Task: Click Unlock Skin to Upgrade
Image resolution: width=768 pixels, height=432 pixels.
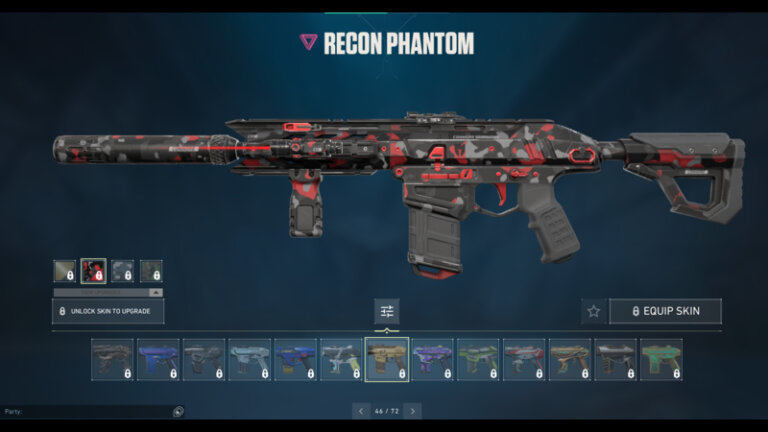Action: coord(108,311)
